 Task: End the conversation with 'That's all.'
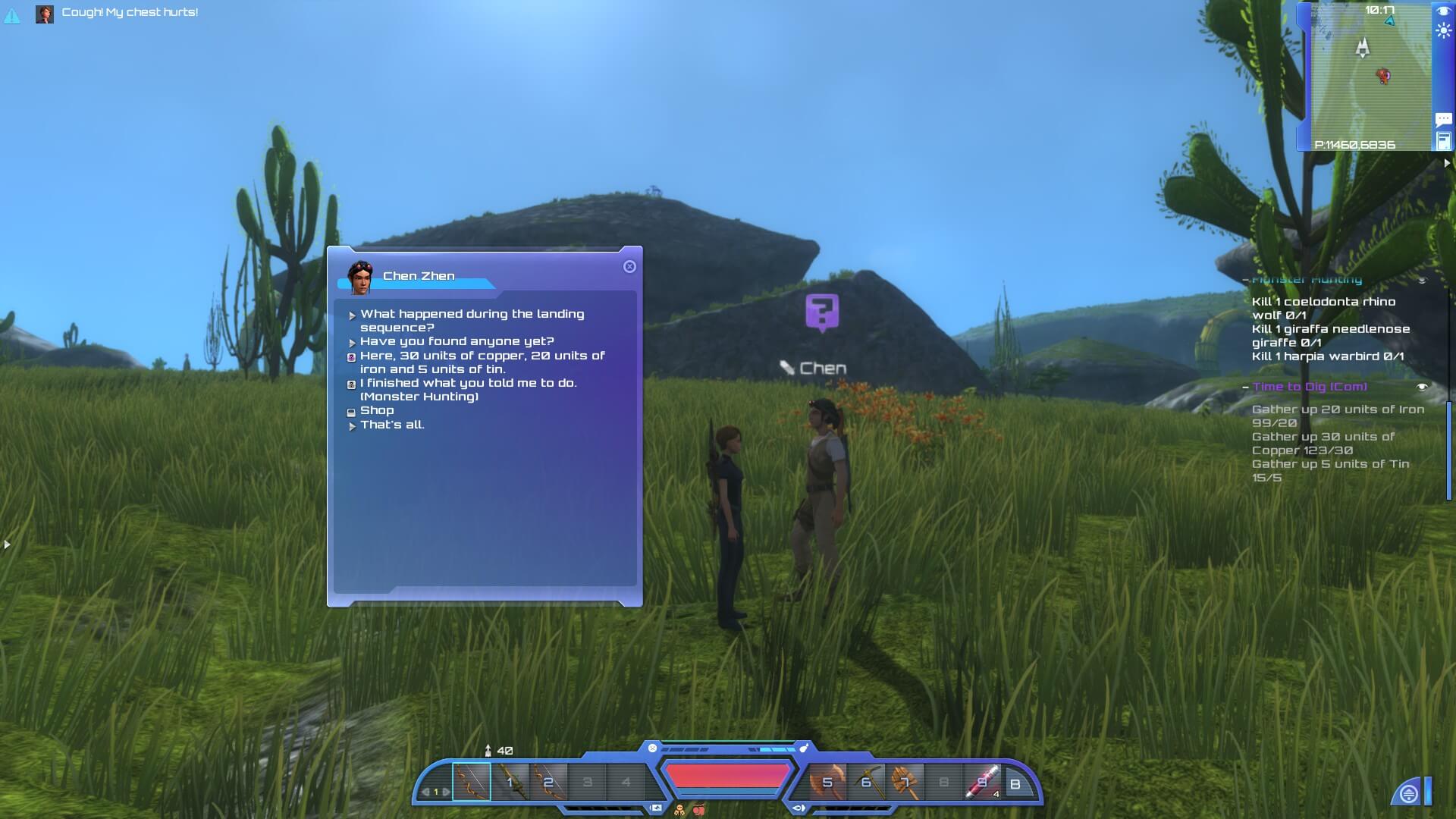click(392, 425)
